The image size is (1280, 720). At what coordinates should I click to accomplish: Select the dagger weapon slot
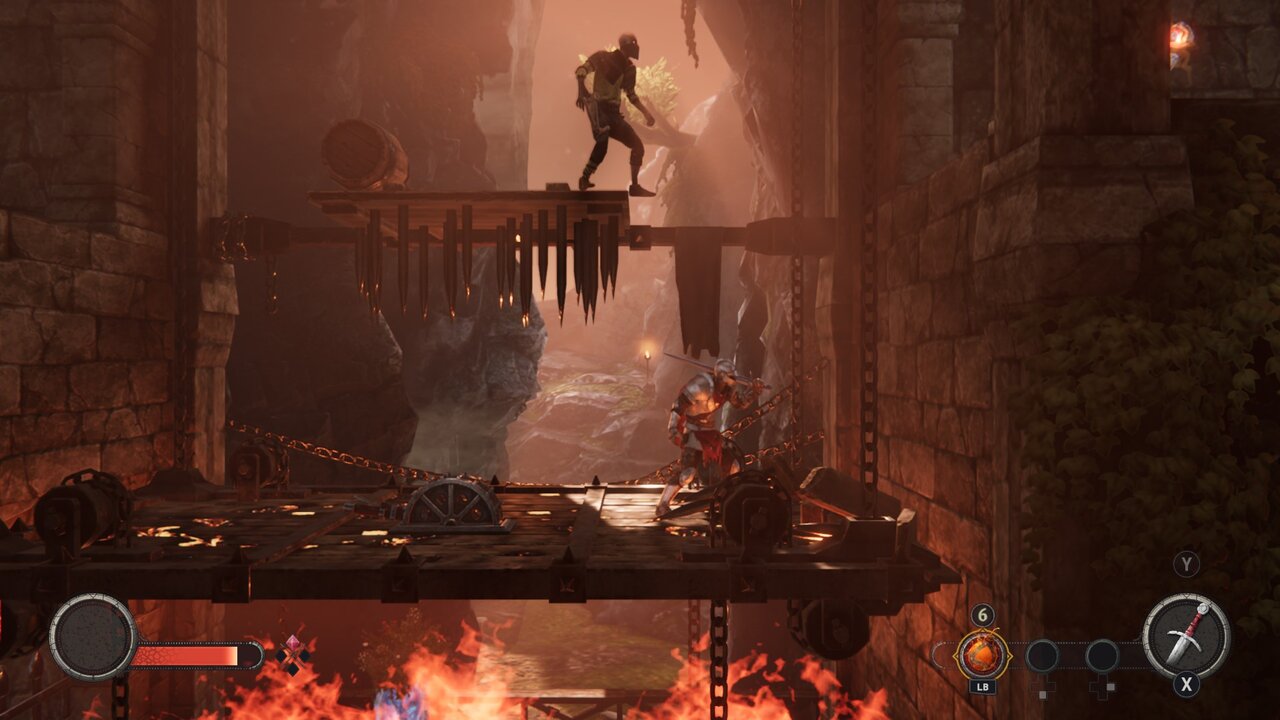tap(1186, 637)
